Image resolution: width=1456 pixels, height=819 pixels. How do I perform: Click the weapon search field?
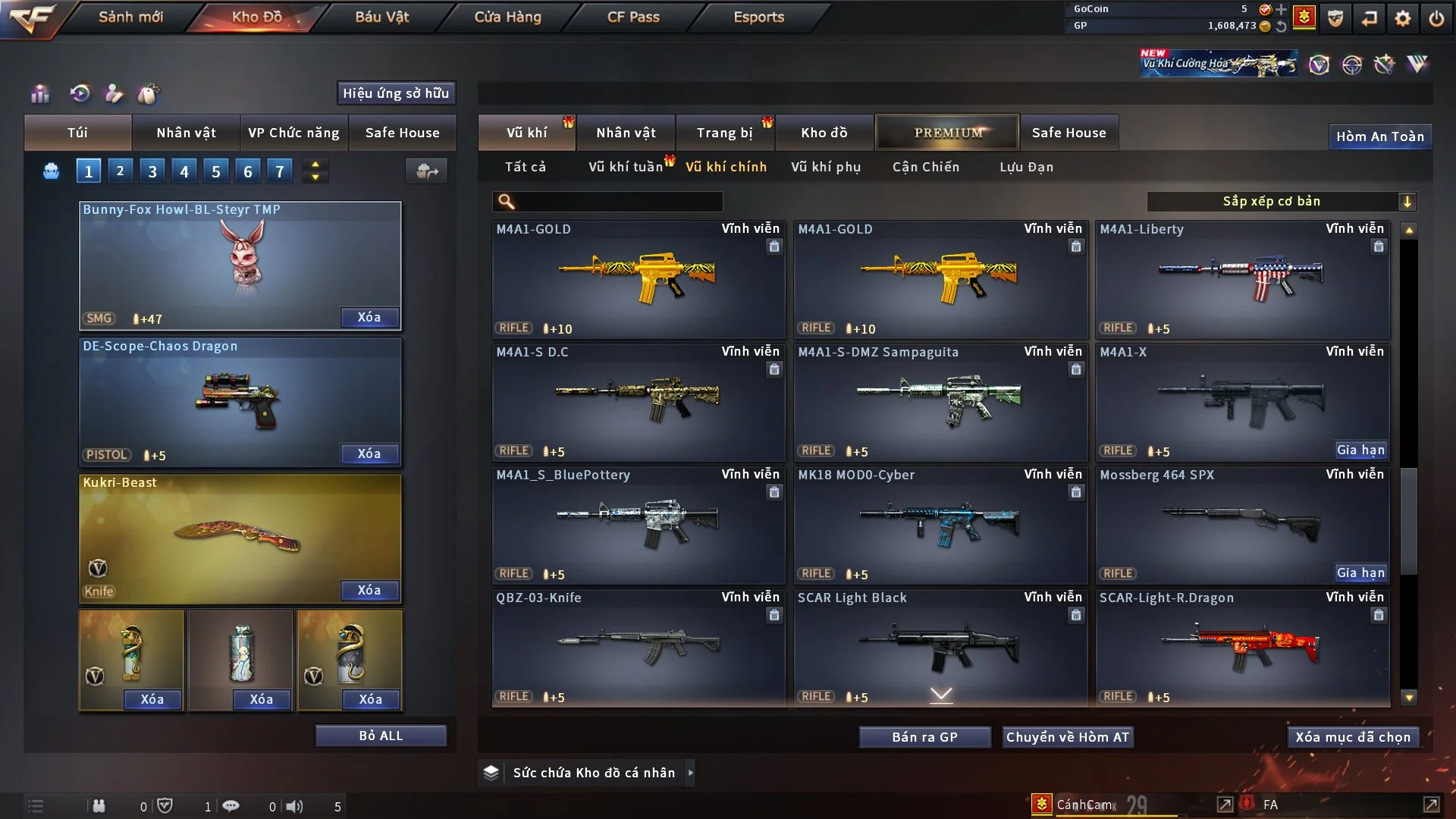618,202
